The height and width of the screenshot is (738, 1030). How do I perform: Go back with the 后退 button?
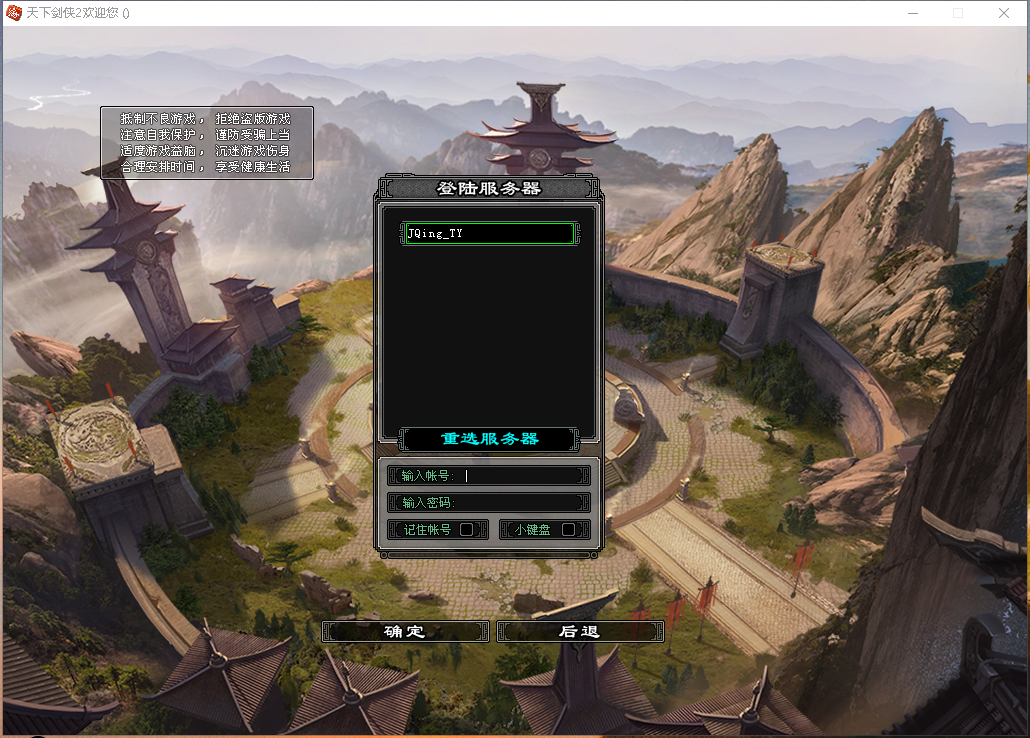580,631
